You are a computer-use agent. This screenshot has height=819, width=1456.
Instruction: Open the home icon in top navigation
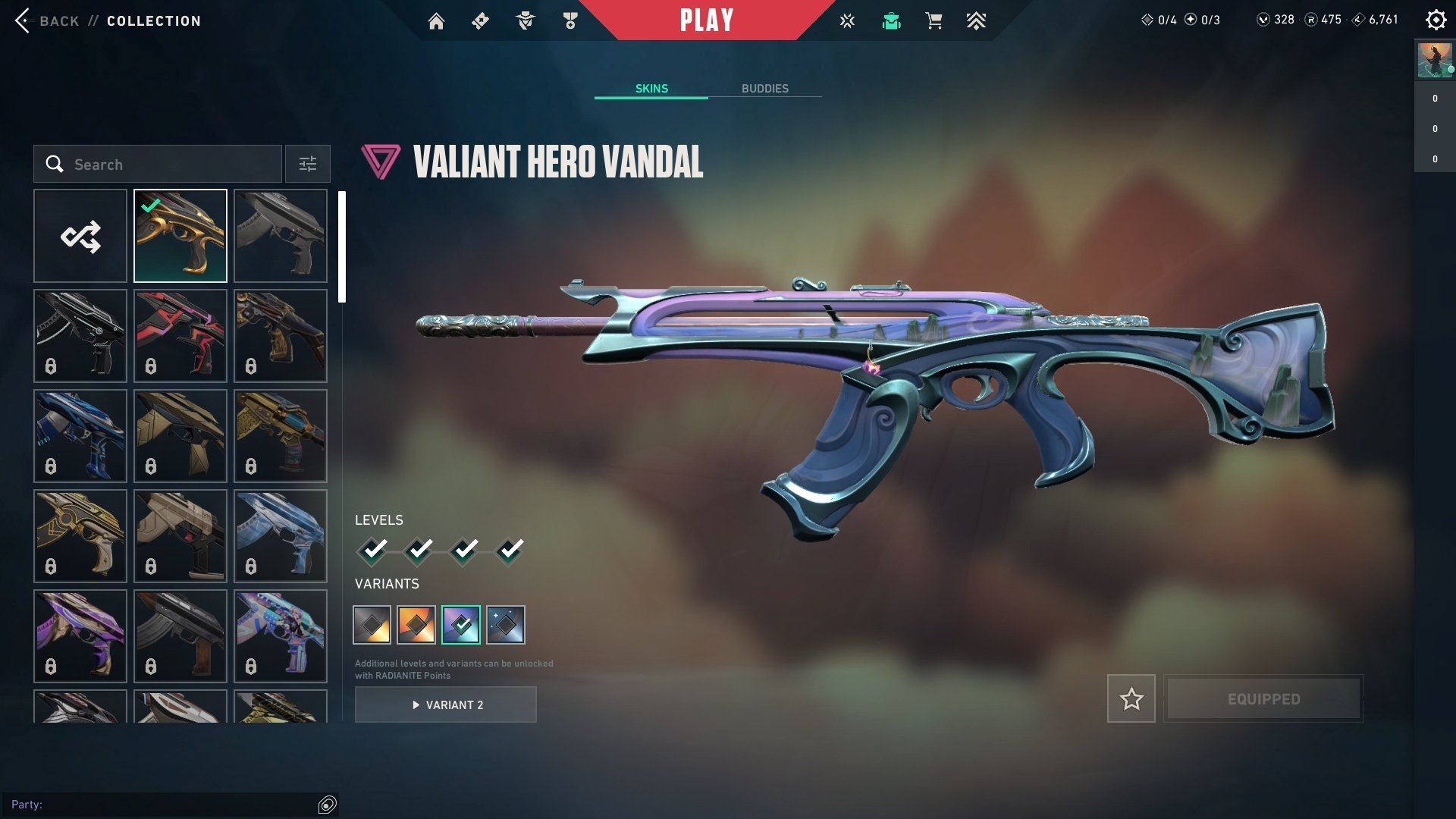[x=436, y=21]
